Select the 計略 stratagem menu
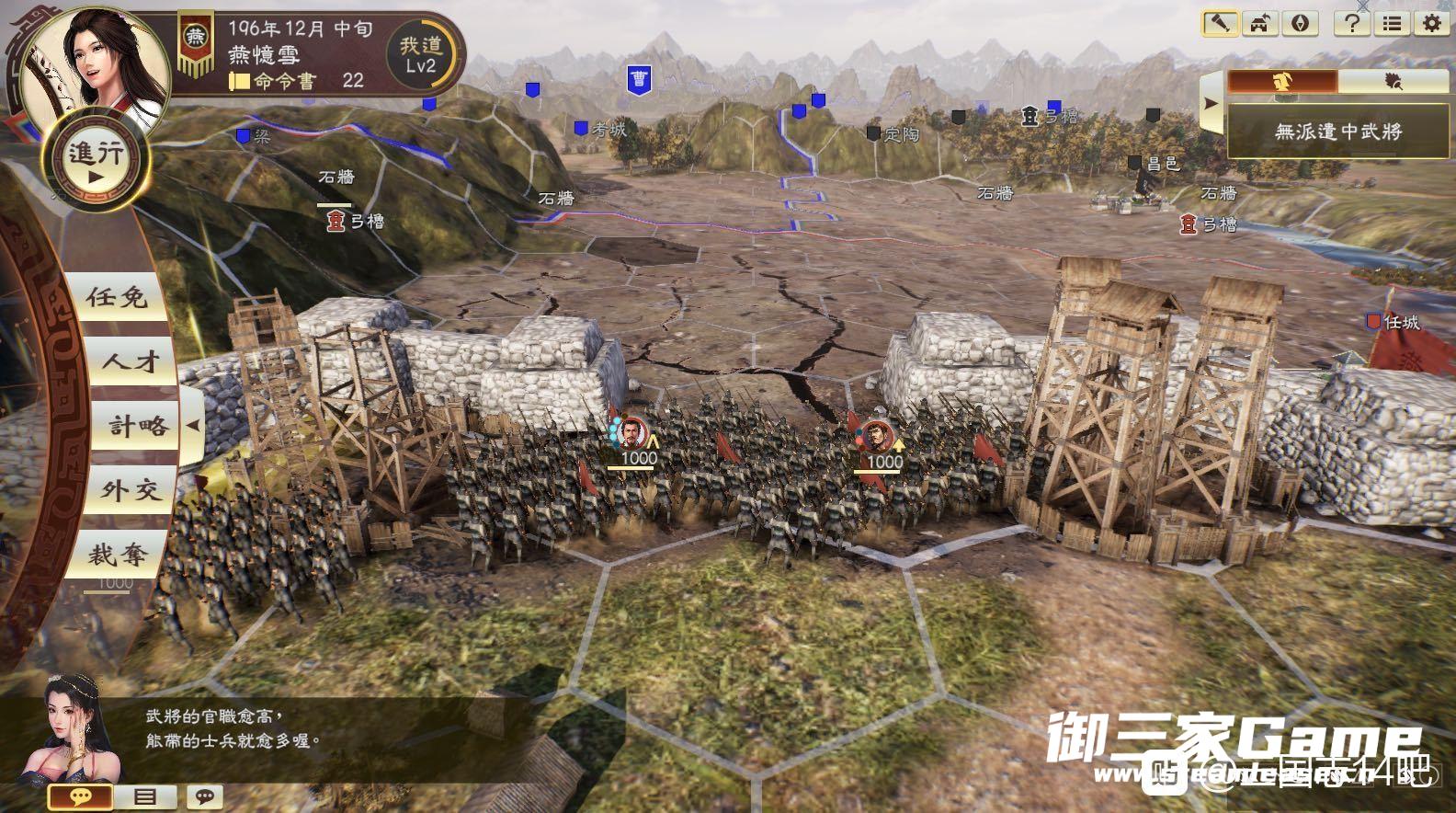This screenshot has height=813, width=1456. 138,426
